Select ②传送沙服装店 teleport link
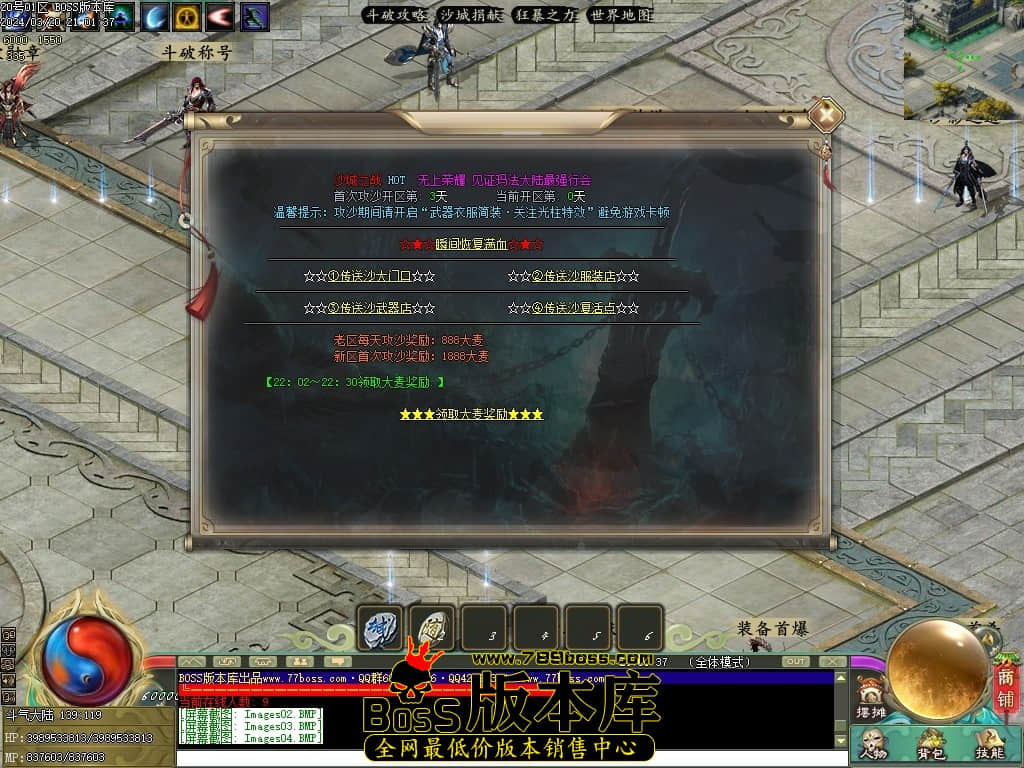This screenshot has width=1024, height=768. 573,276
